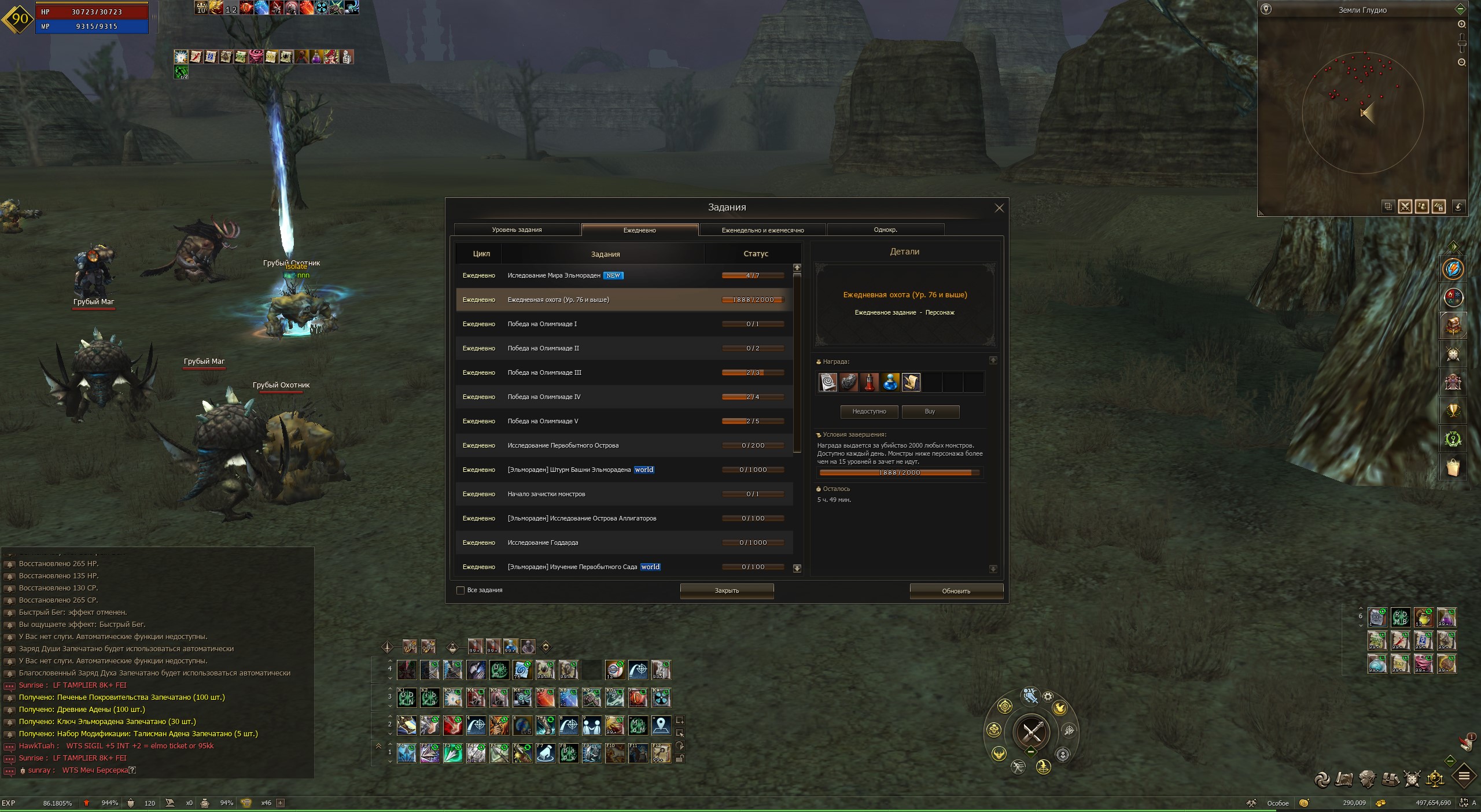Zoom out the minimap with the minus button
Viewport: 1481px width, 812px height.
click(1461, 62)
